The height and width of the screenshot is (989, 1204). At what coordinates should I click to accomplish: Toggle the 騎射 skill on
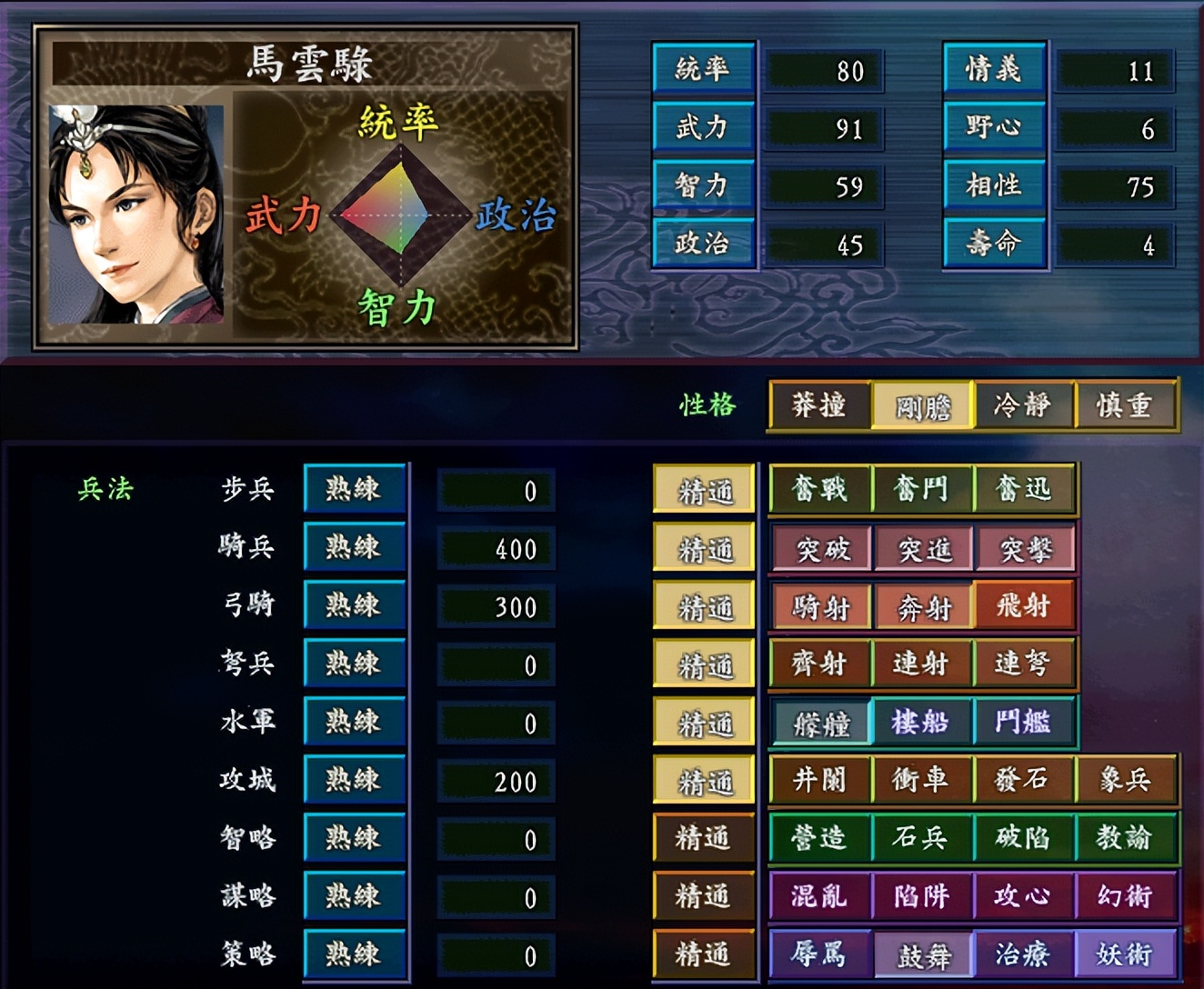(x=821, y=605)
